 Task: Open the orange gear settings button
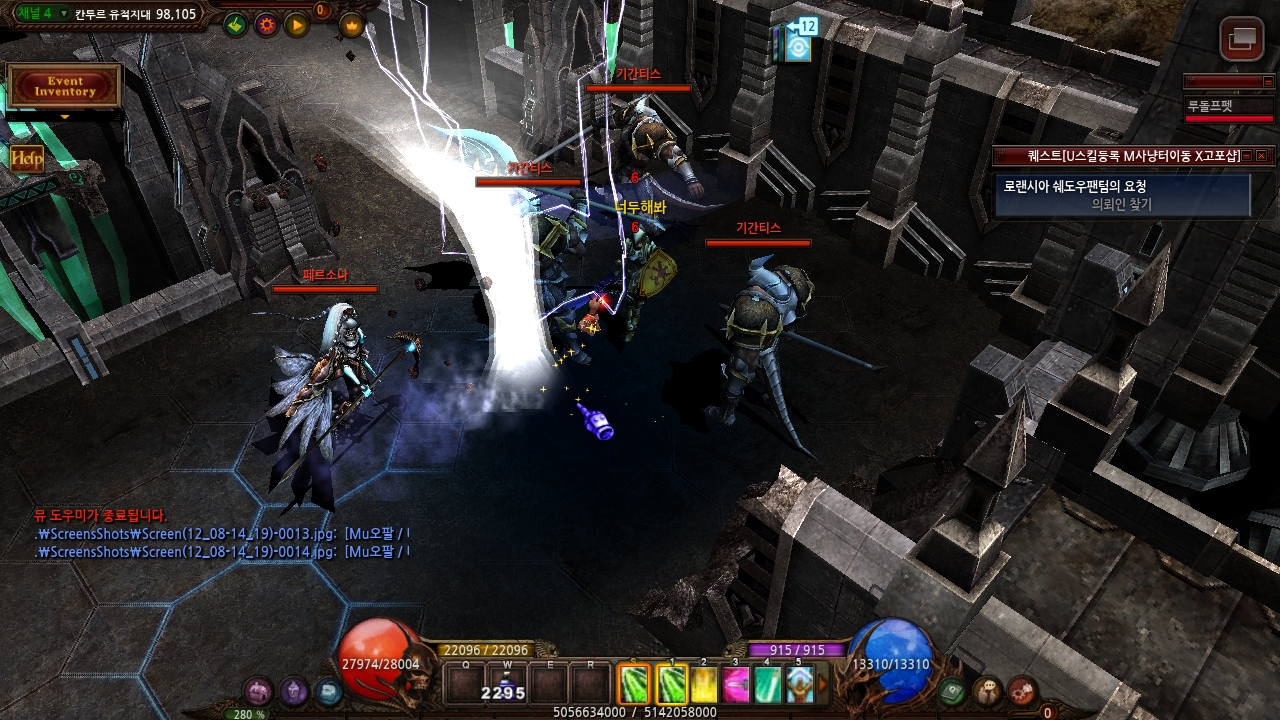point(266,25)
